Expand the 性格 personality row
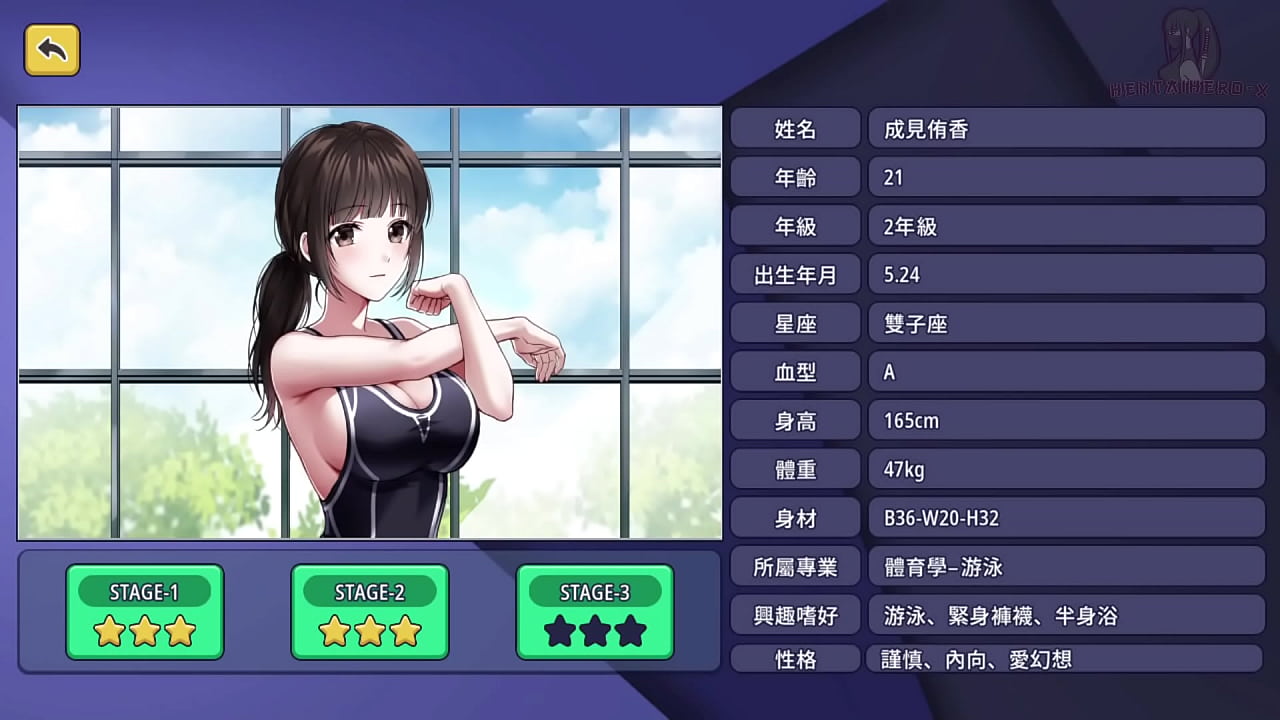Viewport: 1280px width, 720px height. (x=796, y=659)
